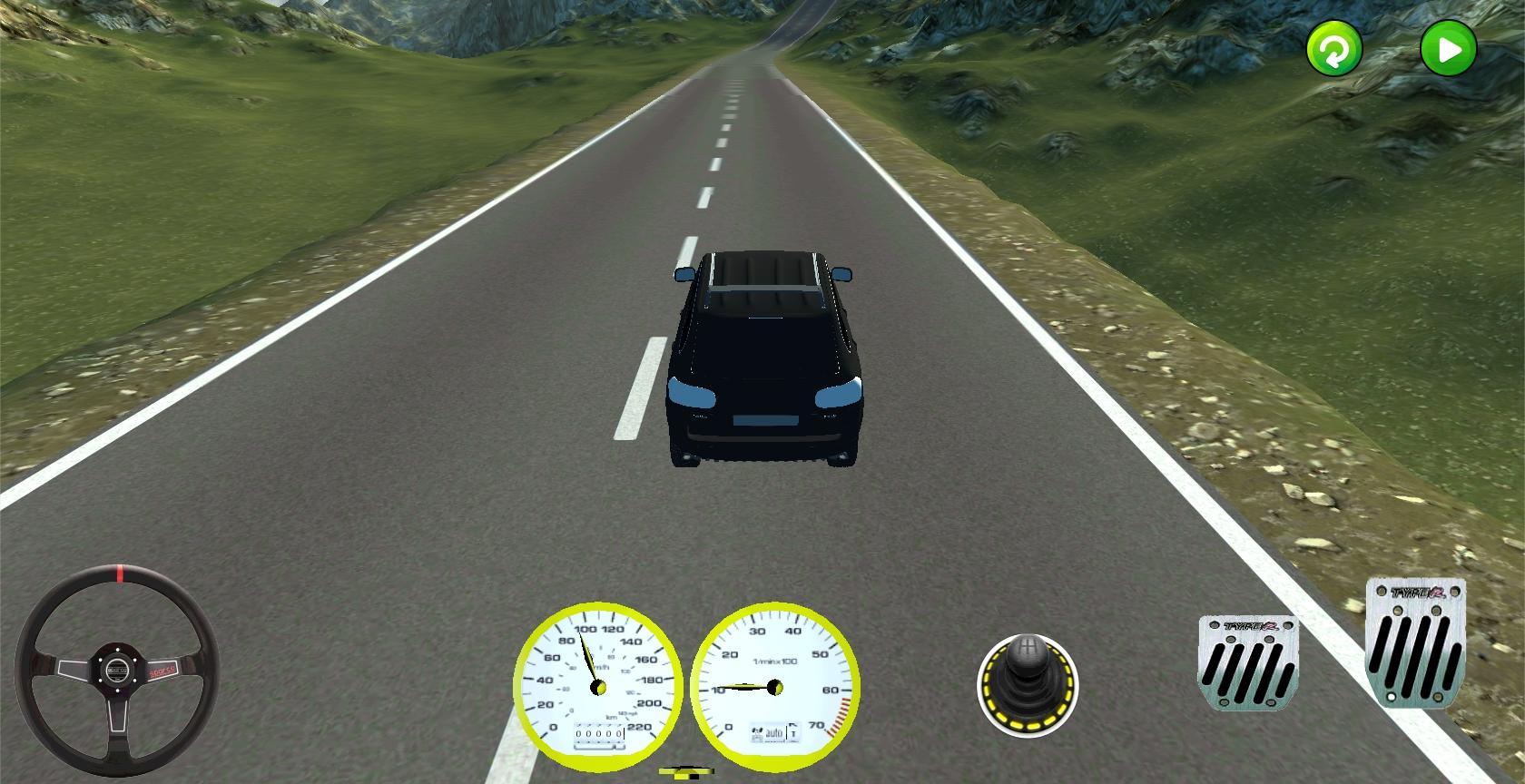Hit the taller accelerator pedal
This screenshot has height=784, width=1525.
(1415, 642)
